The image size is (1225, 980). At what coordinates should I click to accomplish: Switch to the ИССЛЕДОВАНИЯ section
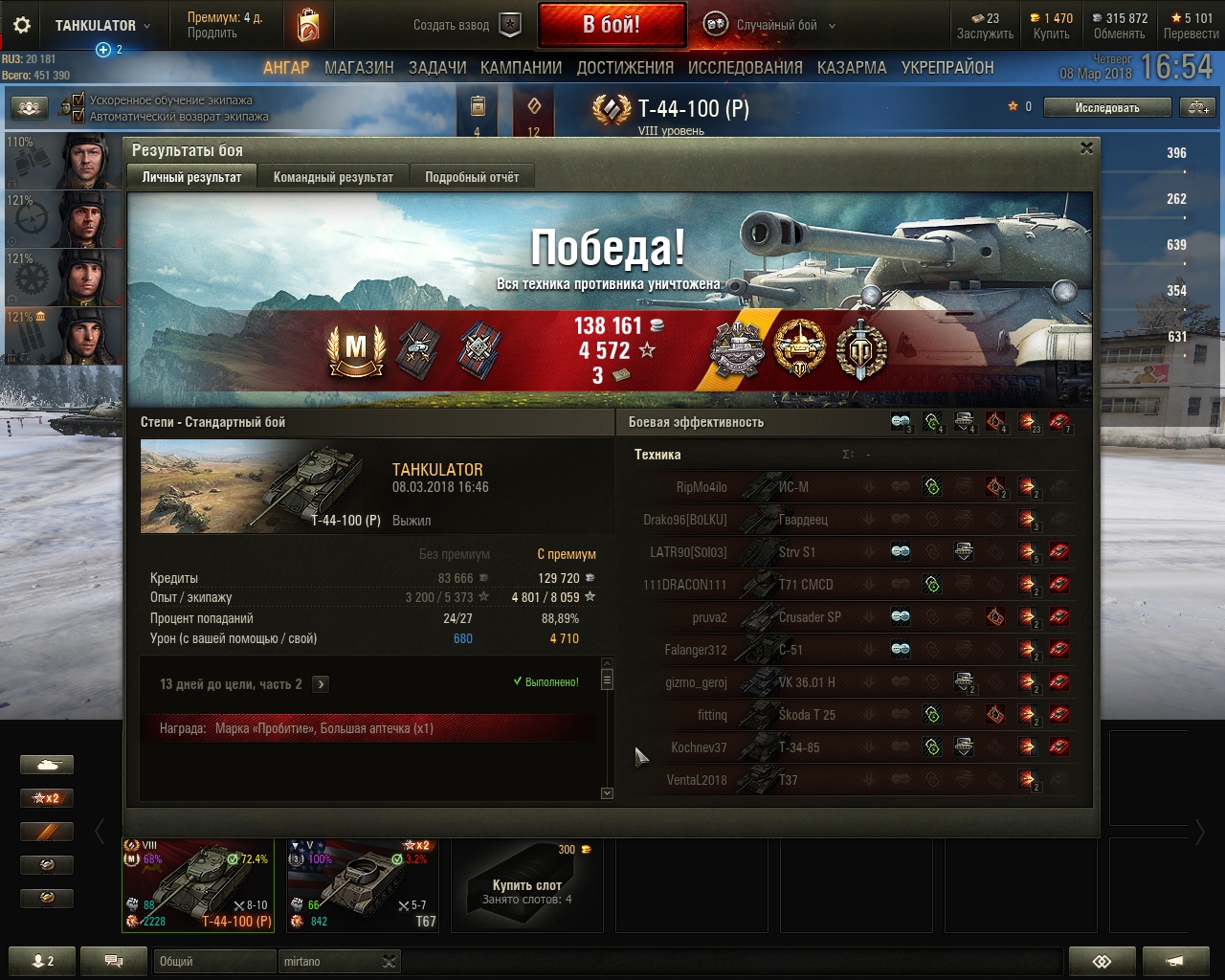(x=745, y=68)
